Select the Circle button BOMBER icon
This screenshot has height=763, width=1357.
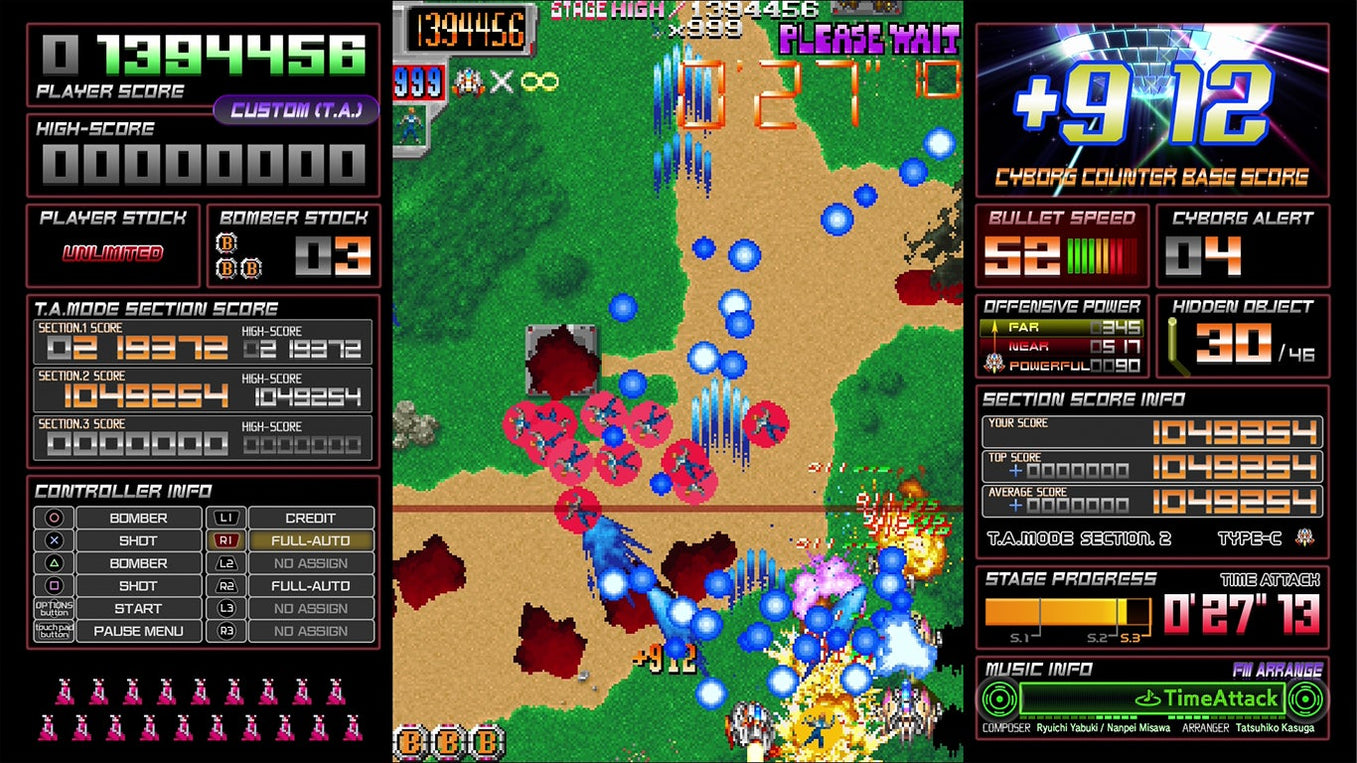[52, 518]
